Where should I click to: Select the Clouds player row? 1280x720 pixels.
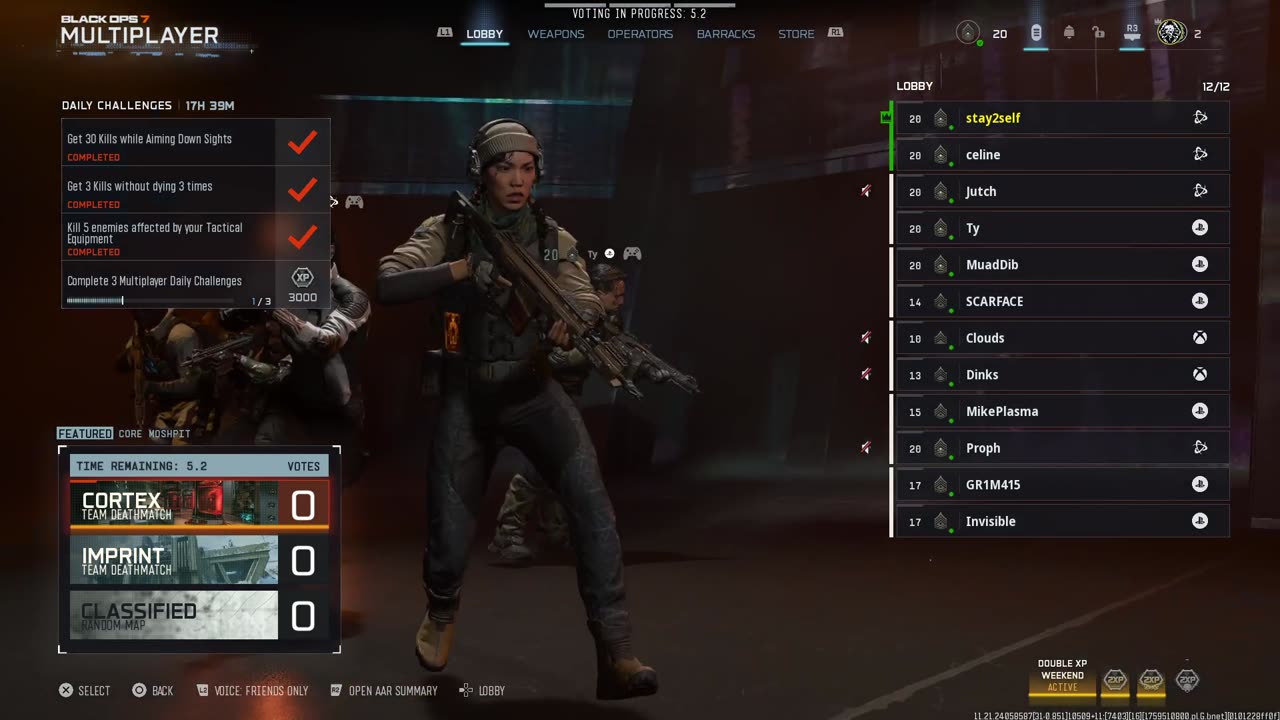[1062, 338]
